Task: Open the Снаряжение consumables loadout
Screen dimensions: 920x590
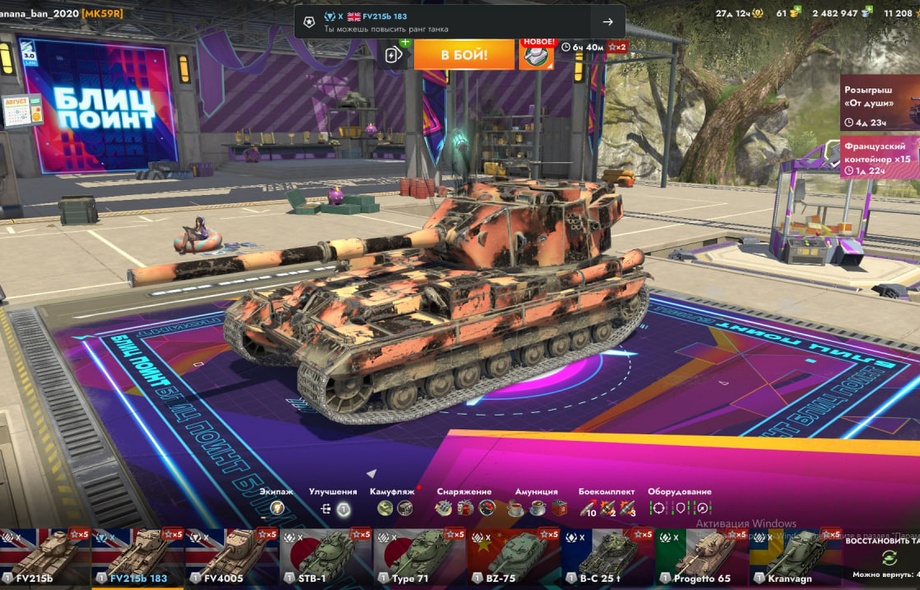Action: (464, 508)
